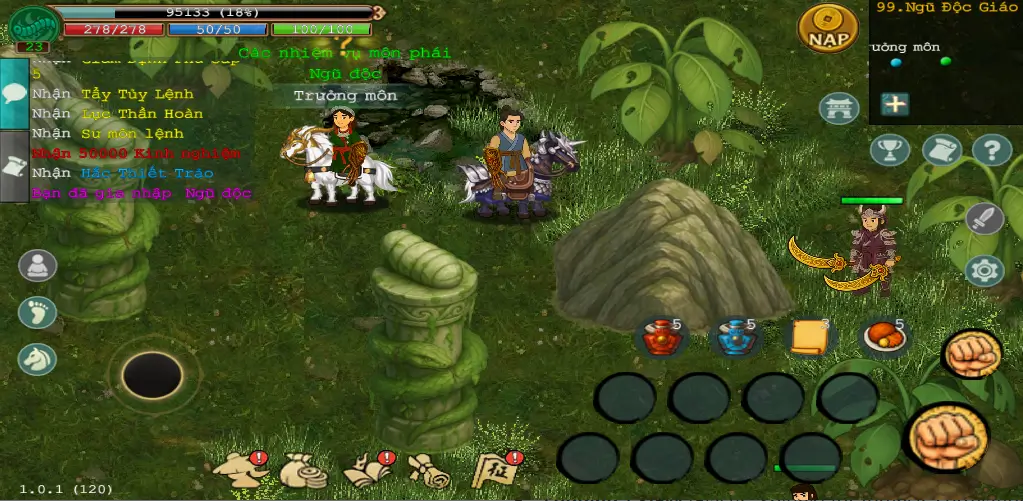The width and height of the screenshot is (1023, 501).
Task: Open the money bag and coins menu
Action: coord(302,470)
